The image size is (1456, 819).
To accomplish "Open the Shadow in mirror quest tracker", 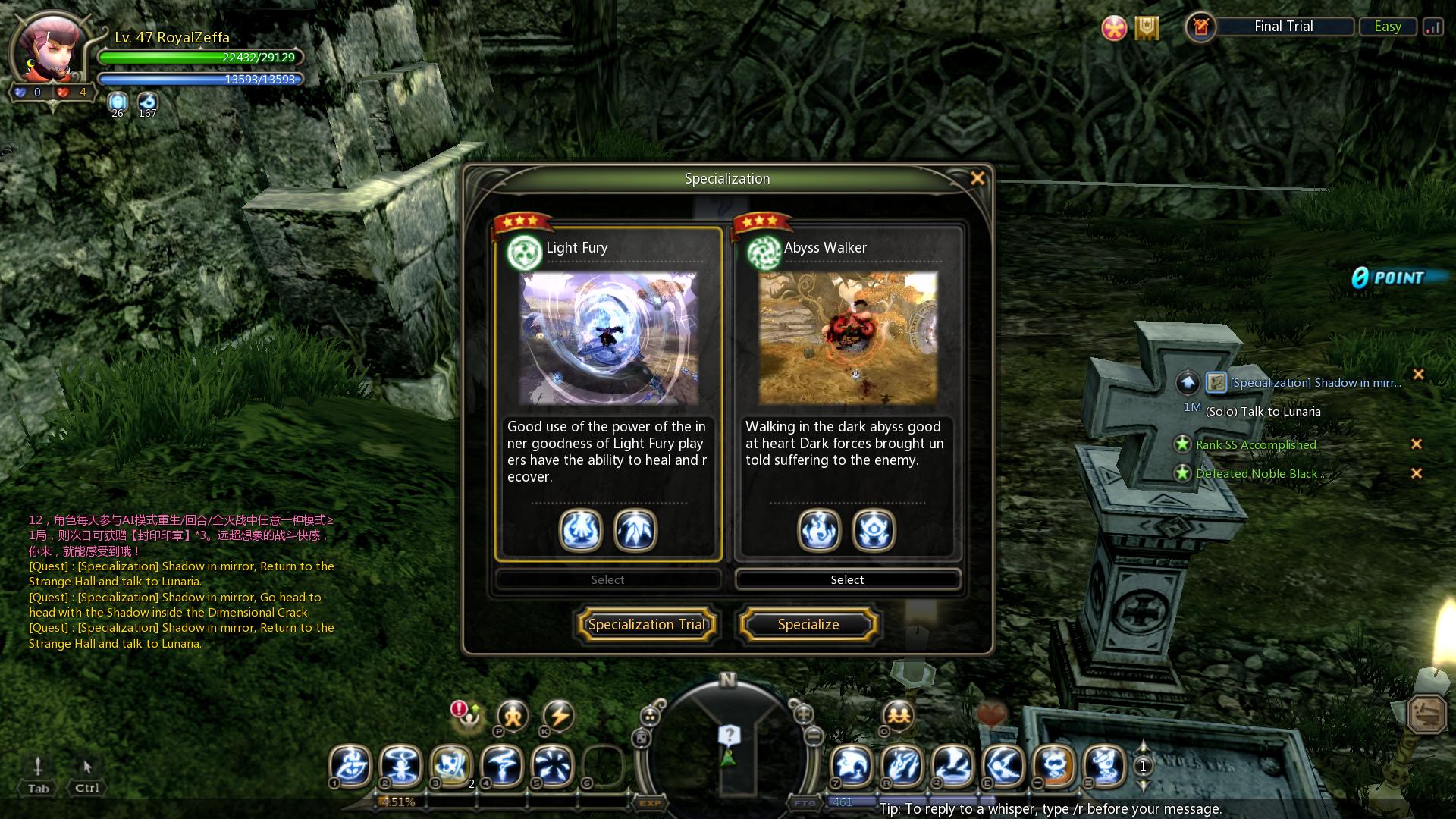I will (1315, 383).
